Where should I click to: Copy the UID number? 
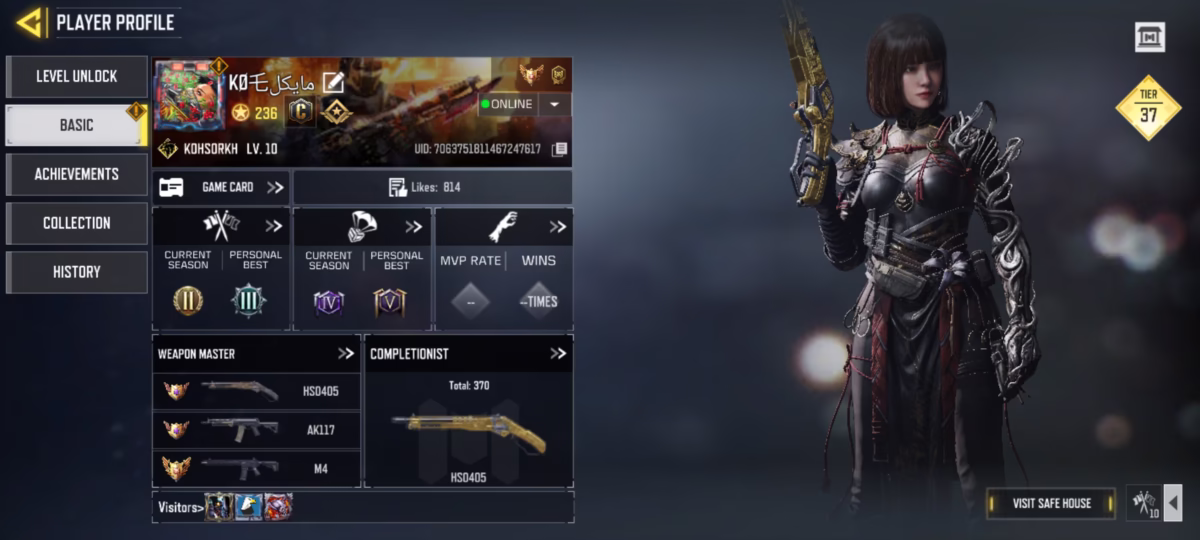click(560, 150)
